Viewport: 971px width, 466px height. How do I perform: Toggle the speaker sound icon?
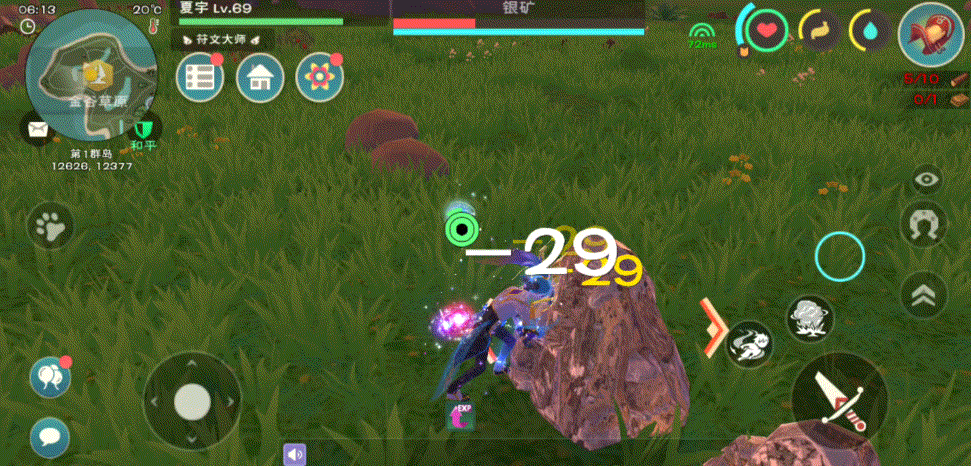(294, 455)
